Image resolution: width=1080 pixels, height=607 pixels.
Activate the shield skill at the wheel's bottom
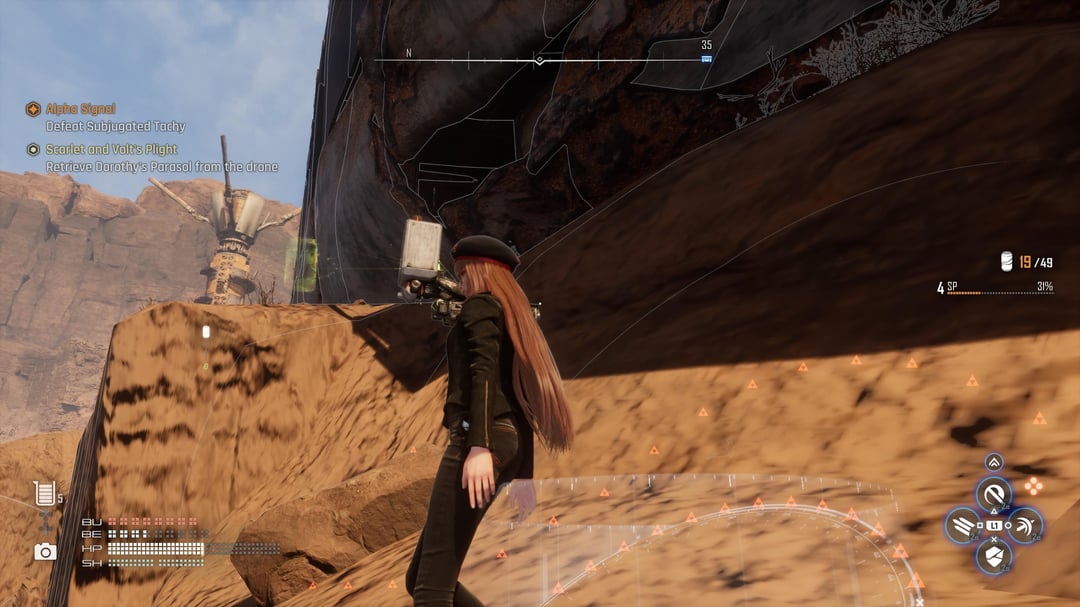pyautogui.click(x=993, y=556)
